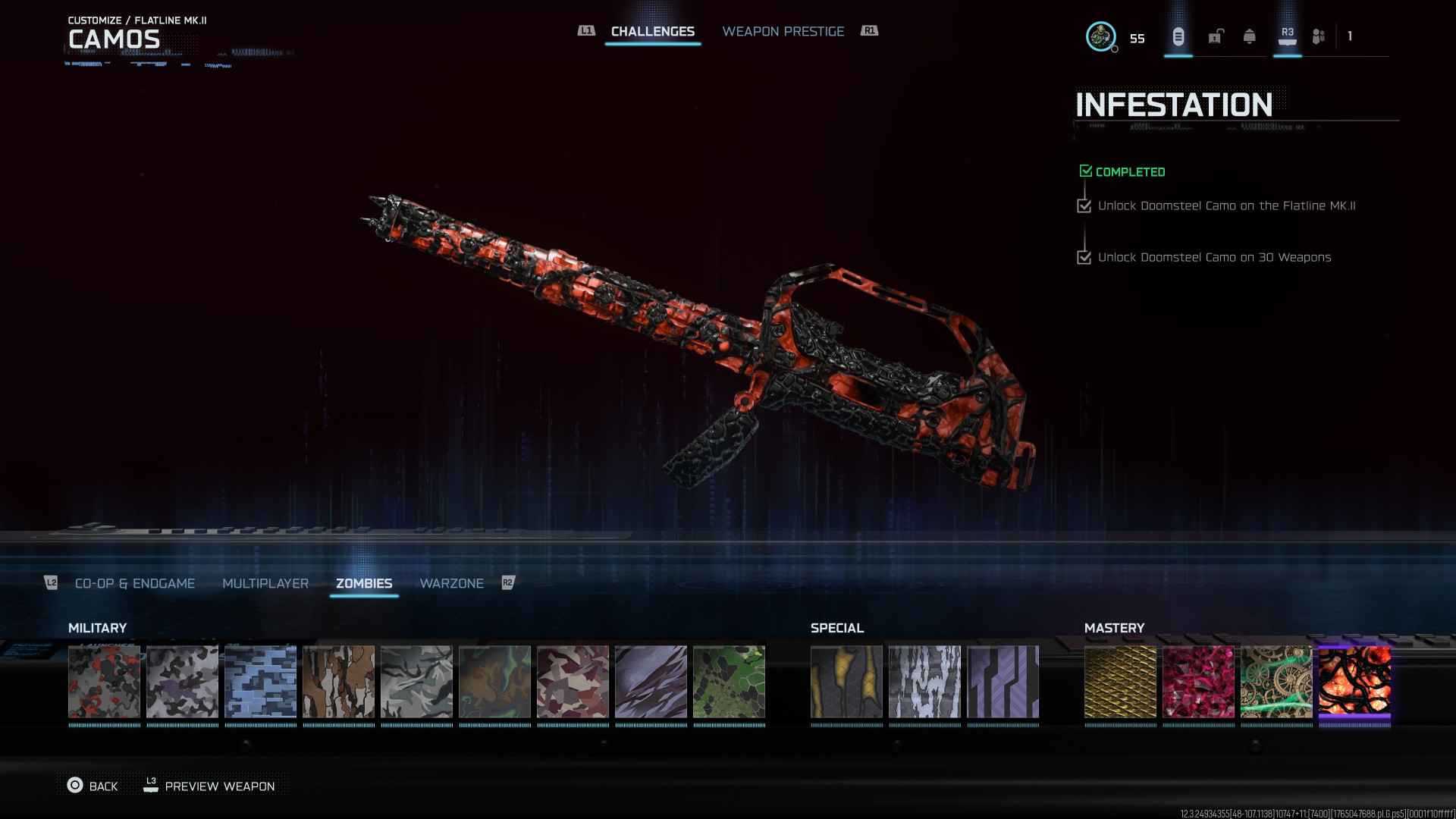Switch to the Multiplayer camo category
The height and width of the screenshot is (819, 1456).
(265, 583)
